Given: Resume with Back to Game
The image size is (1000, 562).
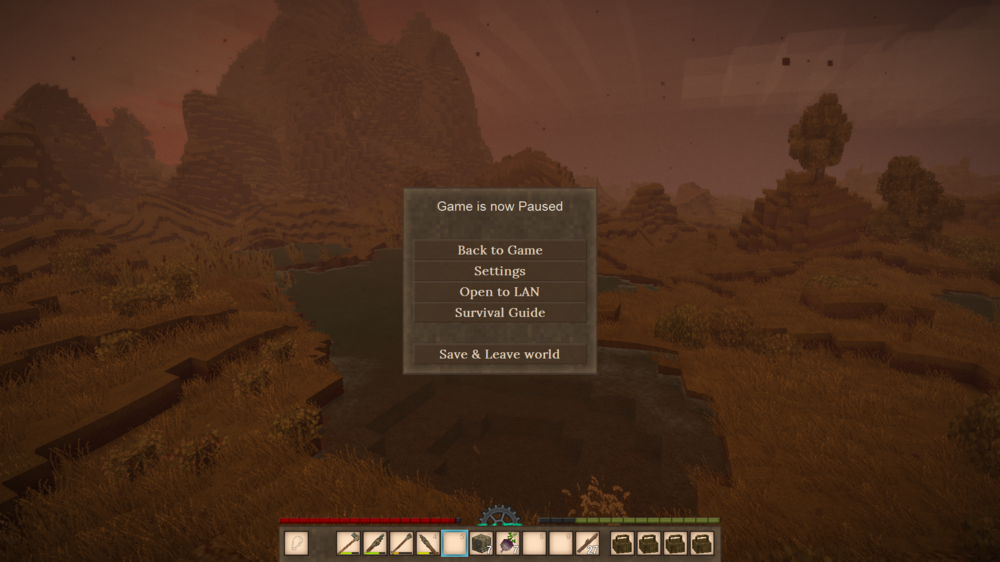Looking at the screenshot, I should click(499, 250).
